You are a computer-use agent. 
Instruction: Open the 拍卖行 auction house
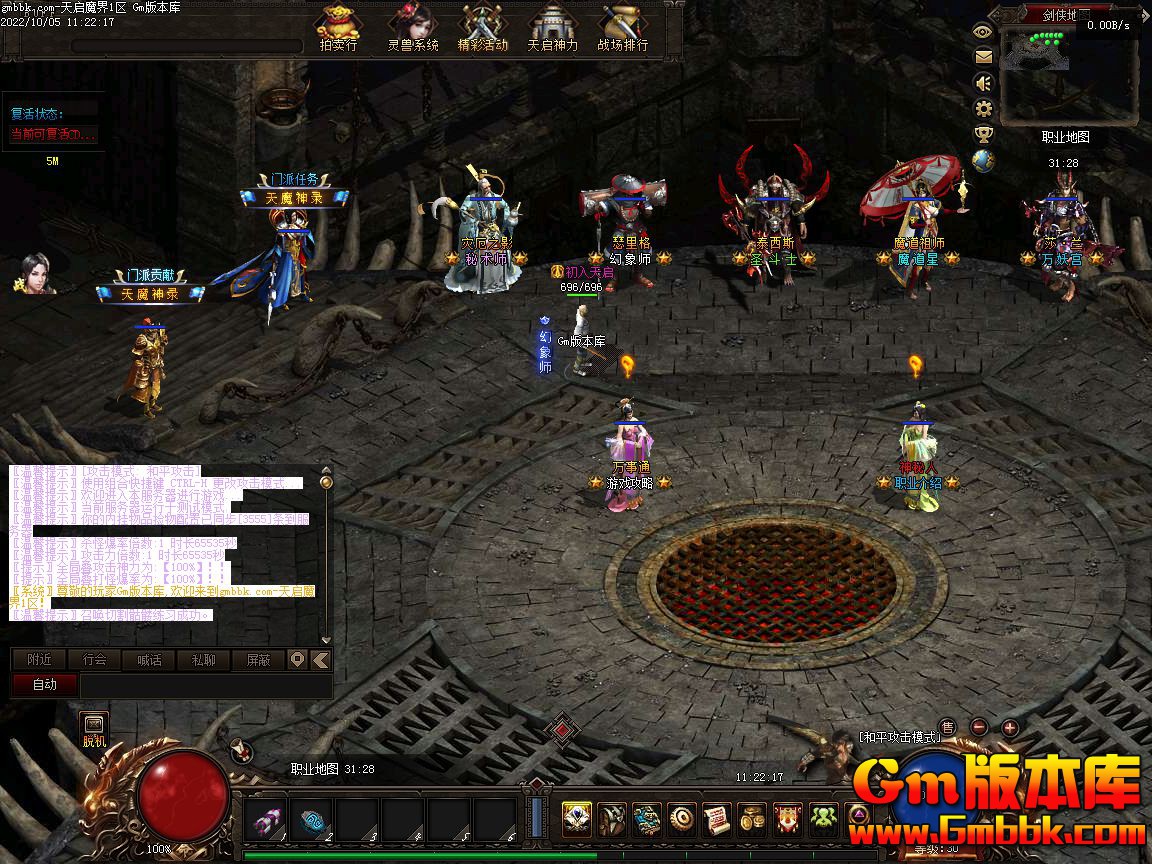click(x=338, y=28)
